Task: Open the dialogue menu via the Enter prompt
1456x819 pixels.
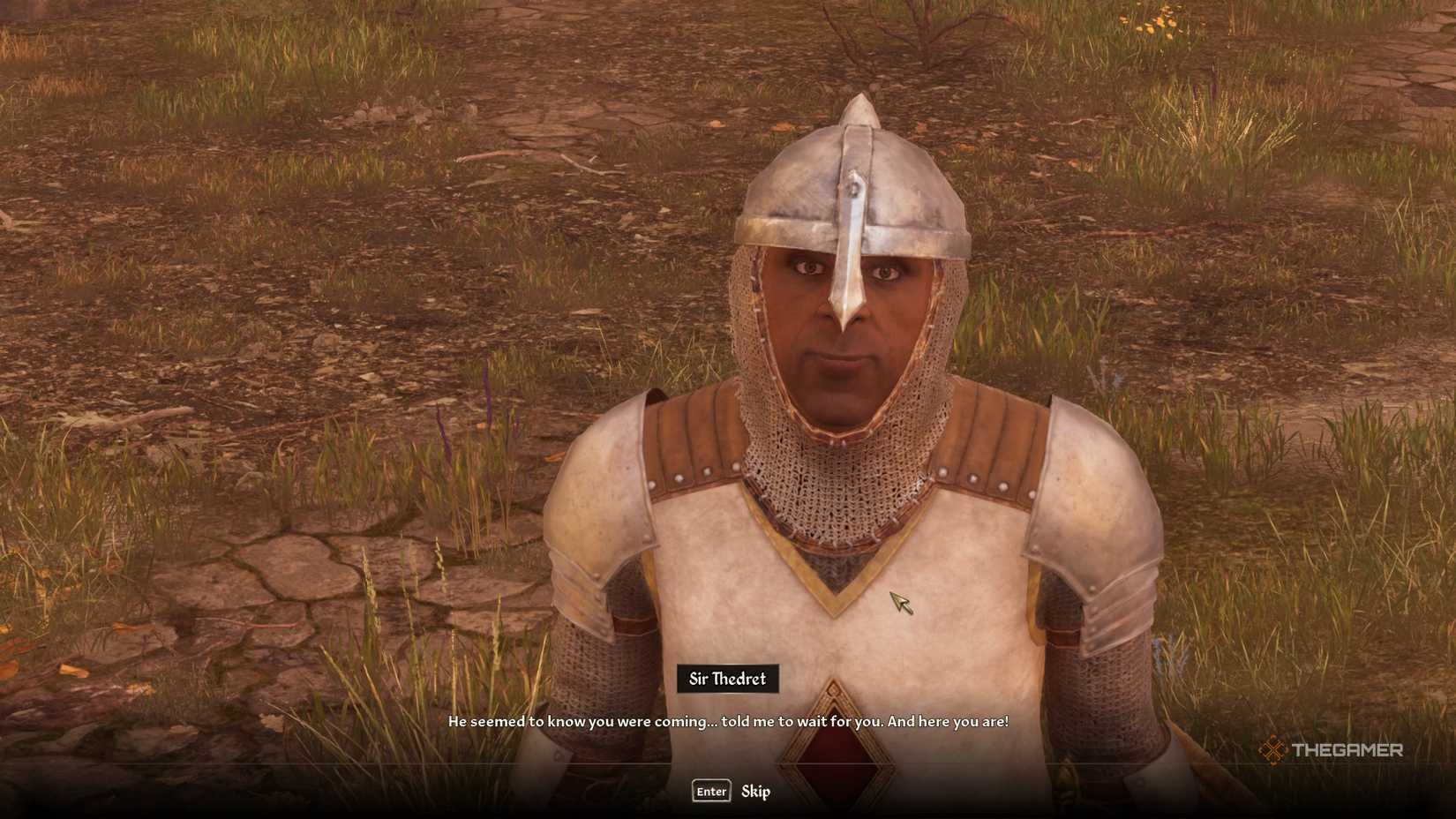Action: coord(710,792)
